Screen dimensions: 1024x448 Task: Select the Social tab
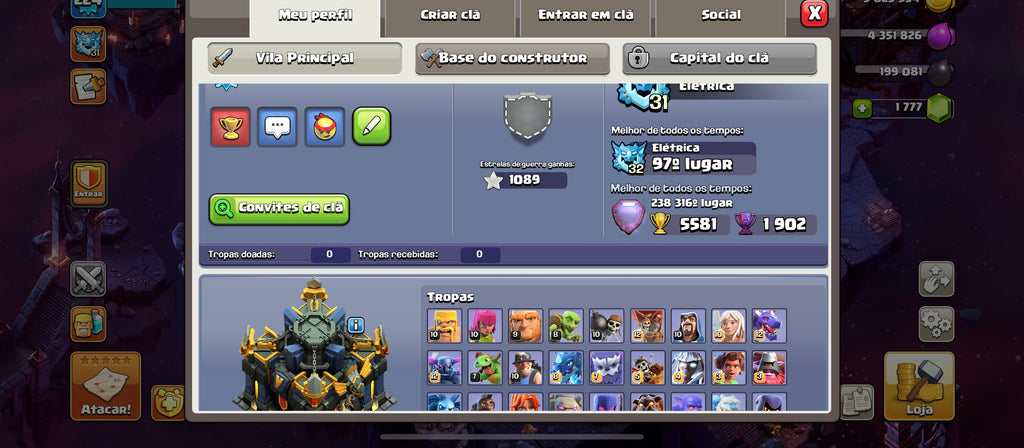pos(720,15)
